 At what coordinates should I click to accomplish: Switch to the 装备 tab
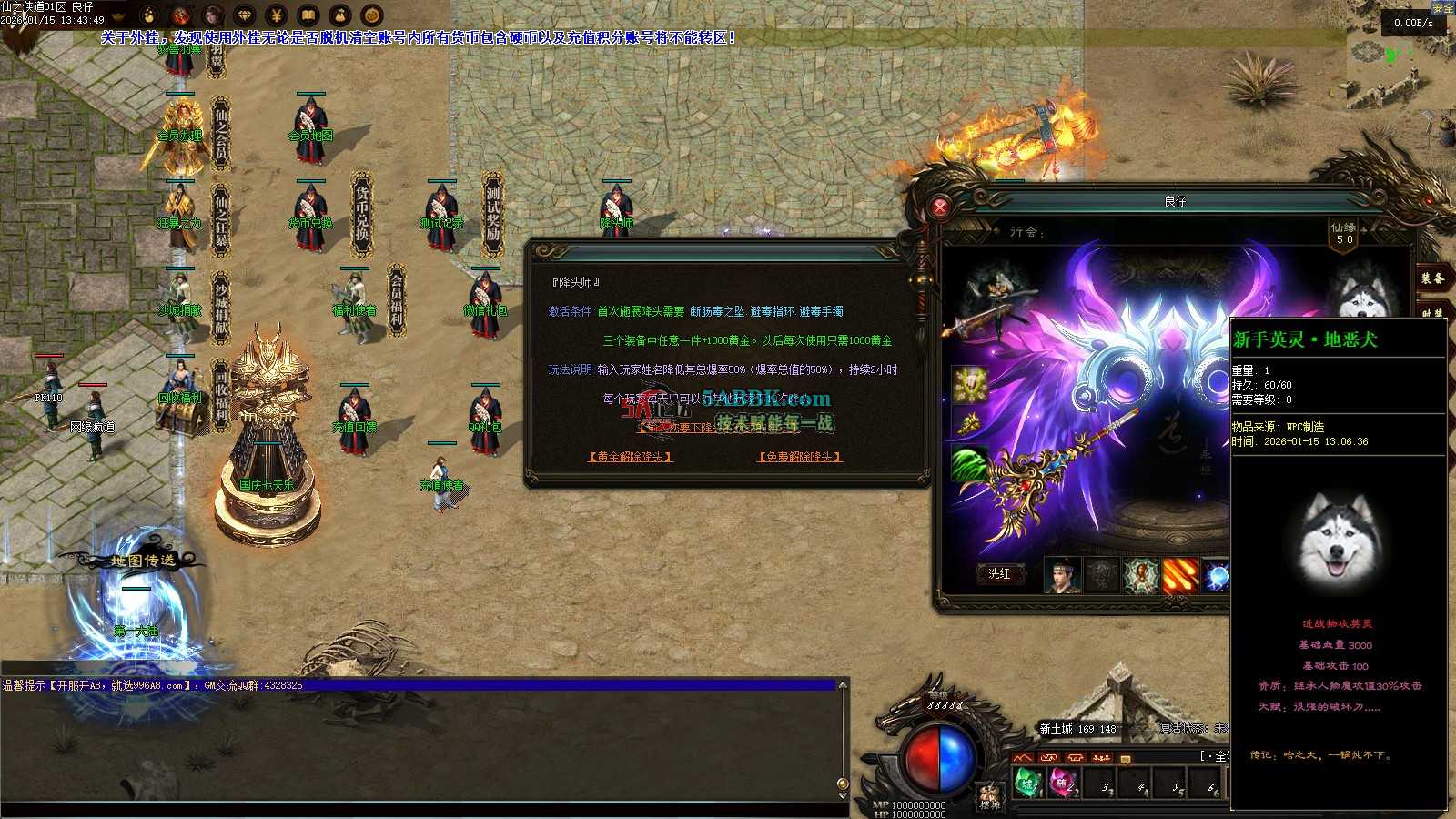tap(1433, 278)
